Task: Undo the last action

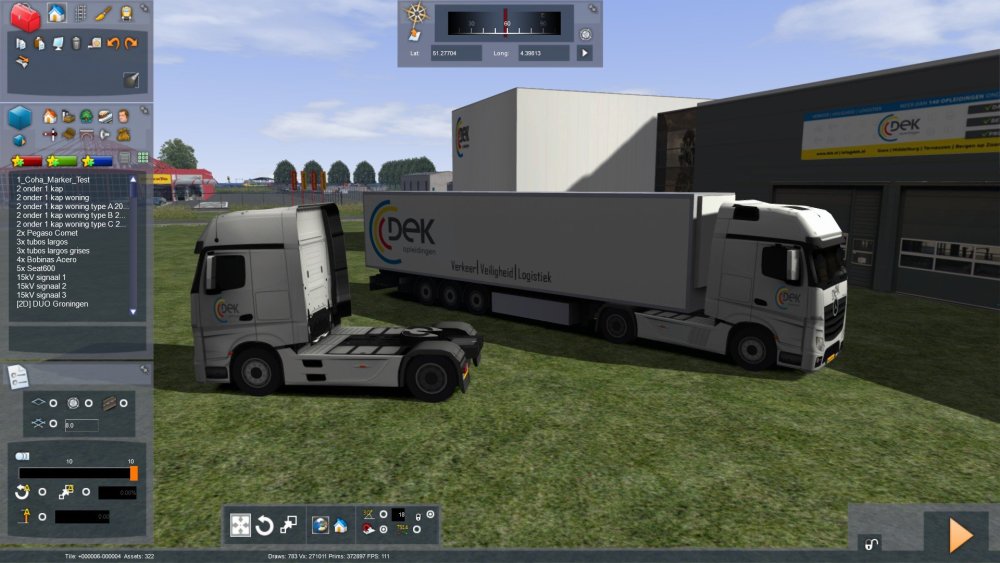Action: (x=113, y=43)
